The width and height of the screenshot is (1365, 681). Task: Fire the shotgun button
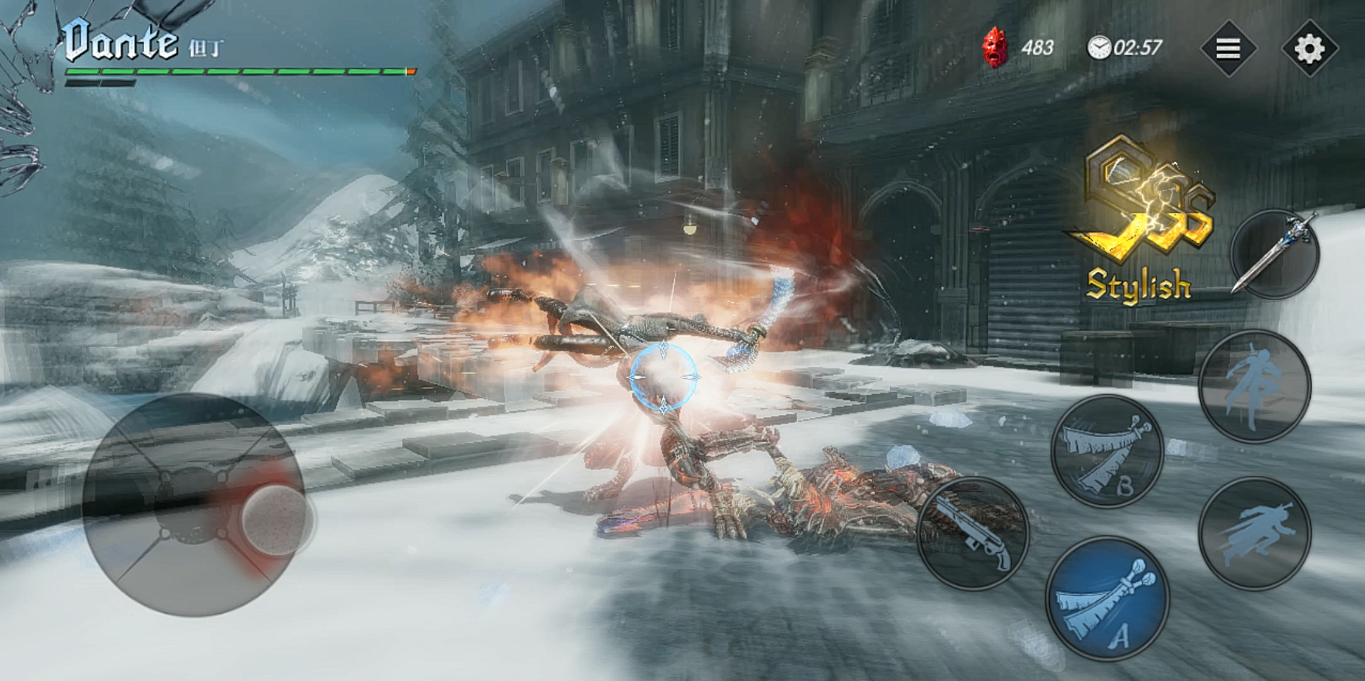coord(972,532)
